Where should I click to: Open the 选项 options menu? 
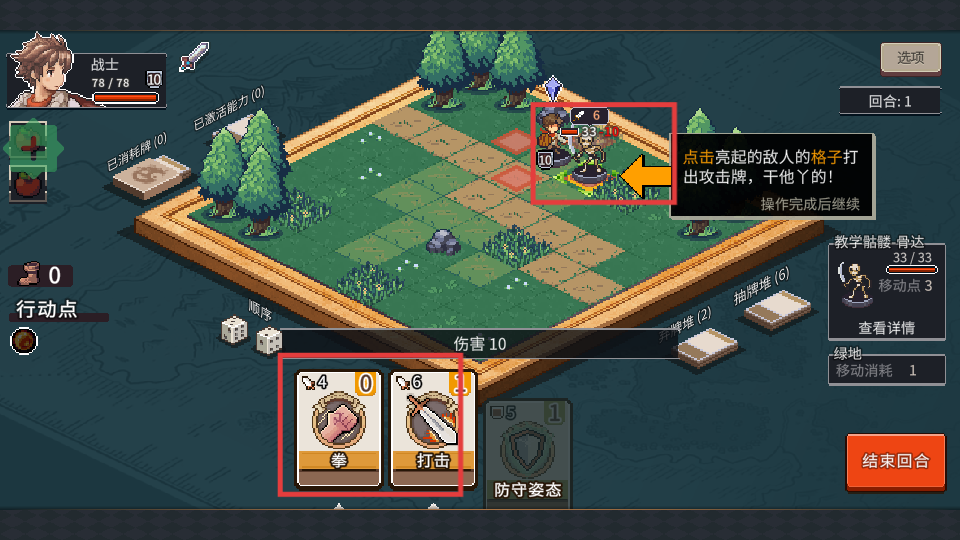pos(910,58)
